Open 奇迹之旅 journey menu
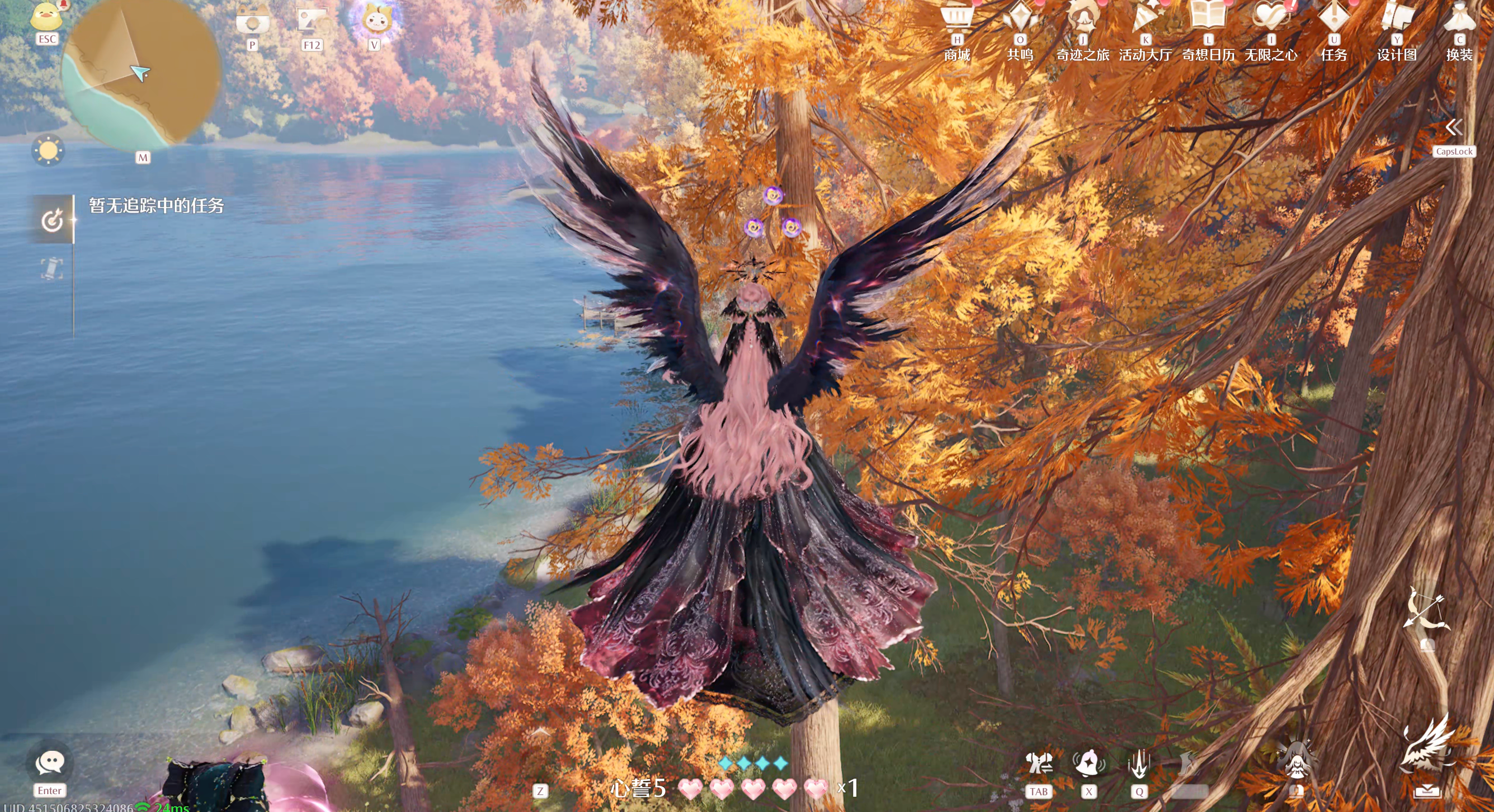This screenshot has width=1494, height=812. (x=1082, y=17)
